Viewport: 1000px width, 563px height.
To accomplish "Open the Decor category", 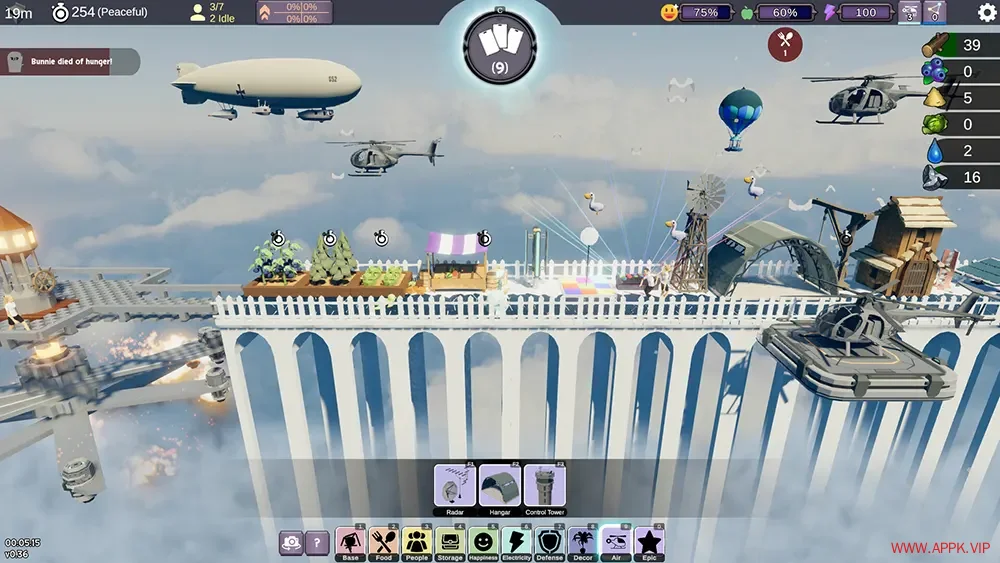I will click(583, 543).
